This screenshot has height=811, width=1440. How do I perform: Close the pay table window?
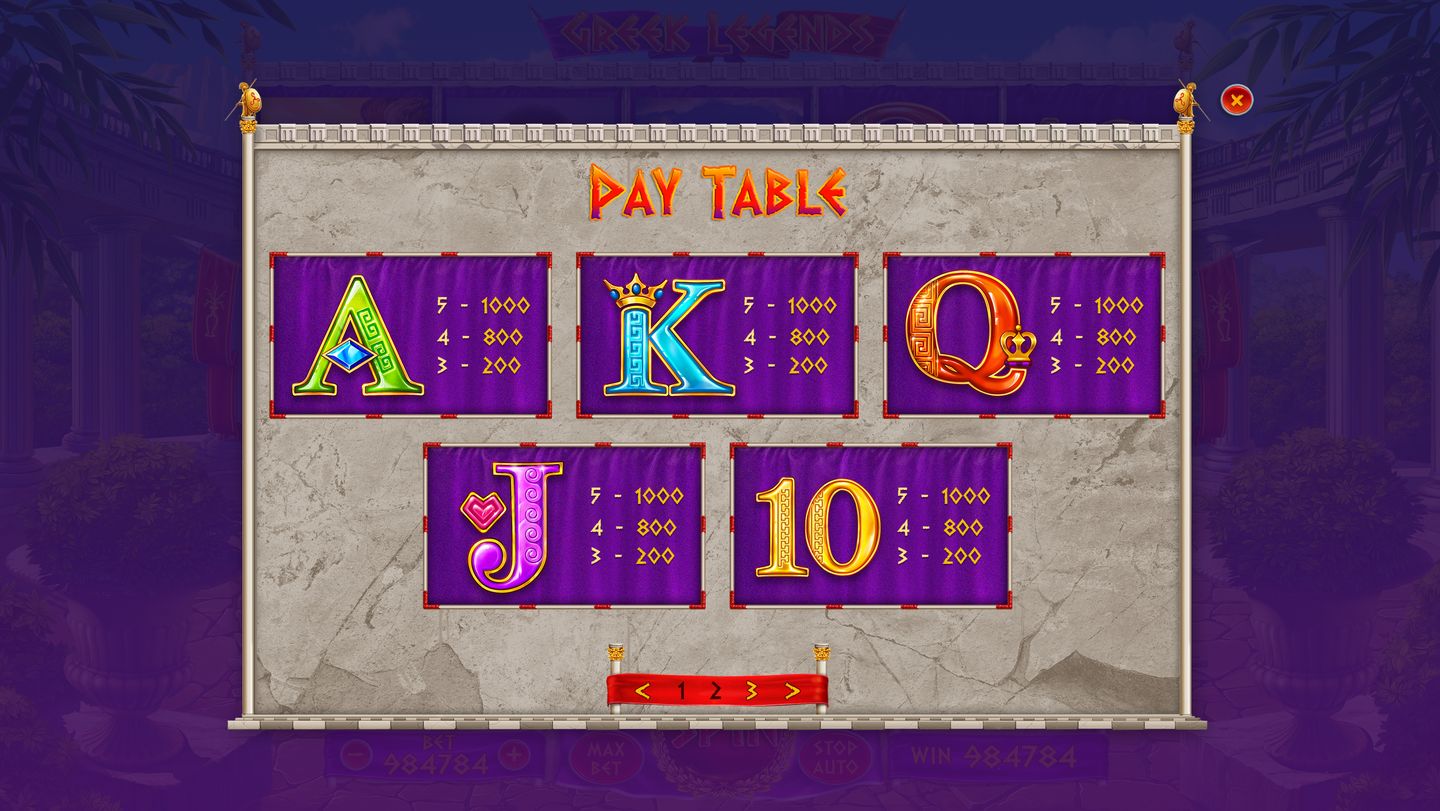(x=1237, y=100)
